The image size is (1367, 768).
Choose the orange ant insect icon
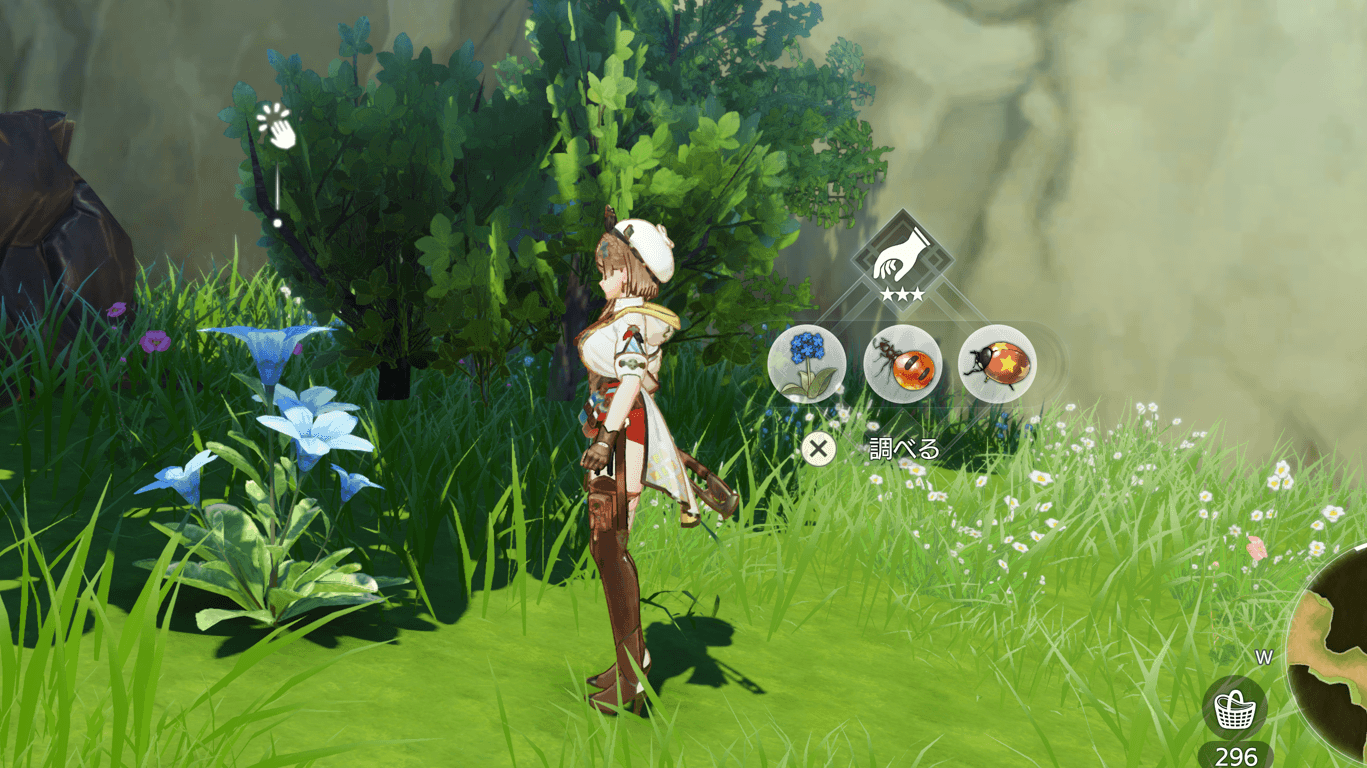click(x=901, y=364)
